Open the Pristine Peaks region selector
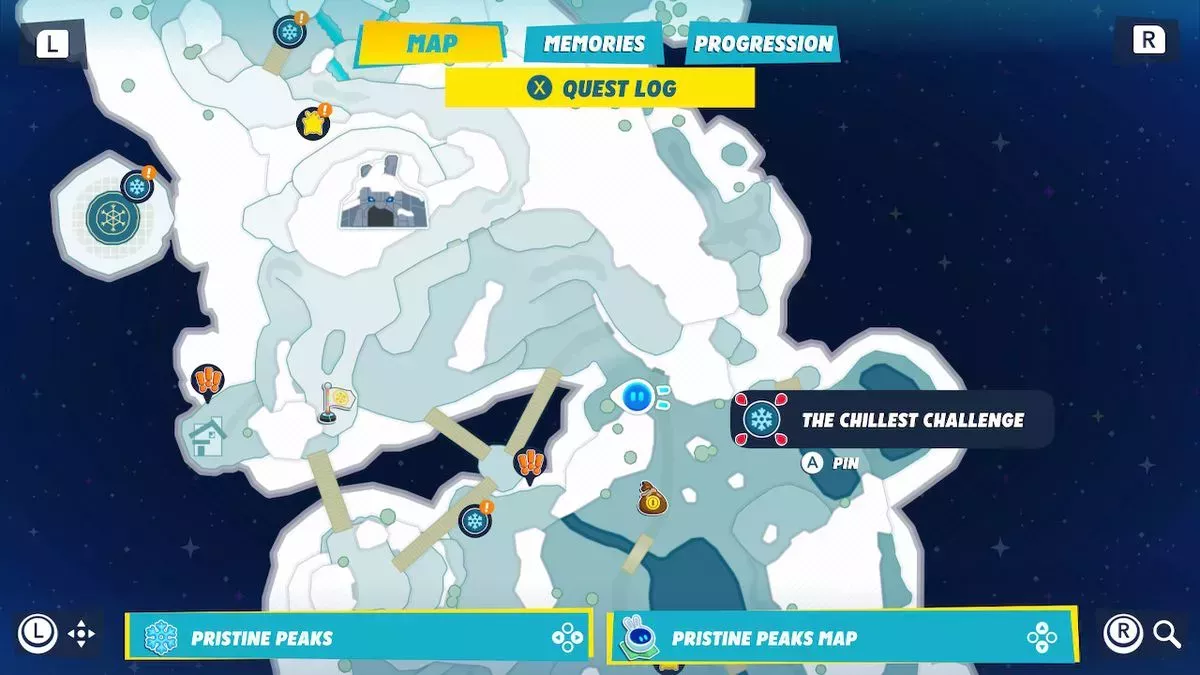 (359, 637)
